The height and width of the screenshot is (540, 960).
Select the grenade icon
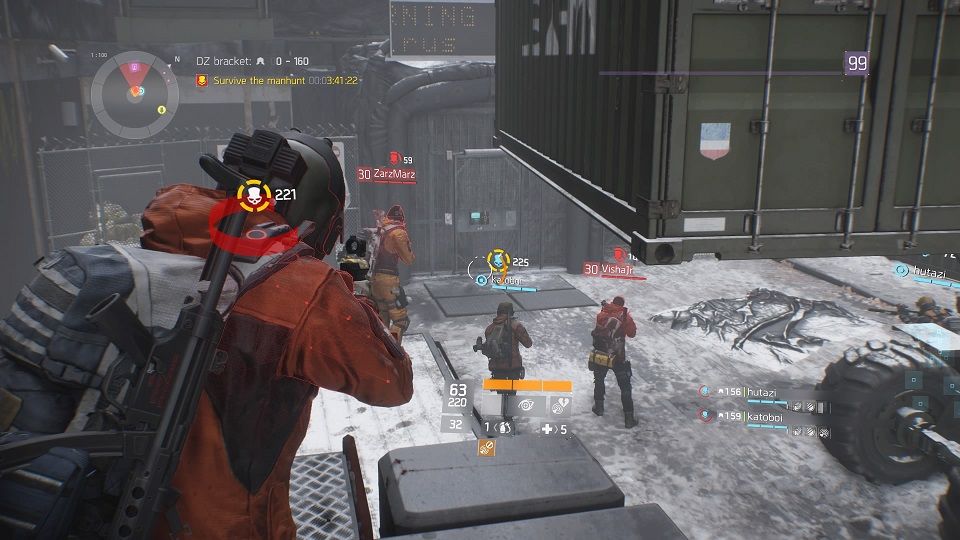coord(505,429)
